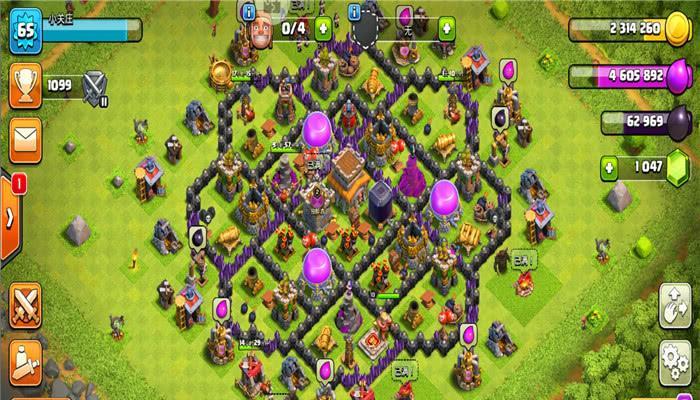Viewport: 700px width, 400px height.
Task: Open the village layout editor hand button
Action: tap(675, 304)
